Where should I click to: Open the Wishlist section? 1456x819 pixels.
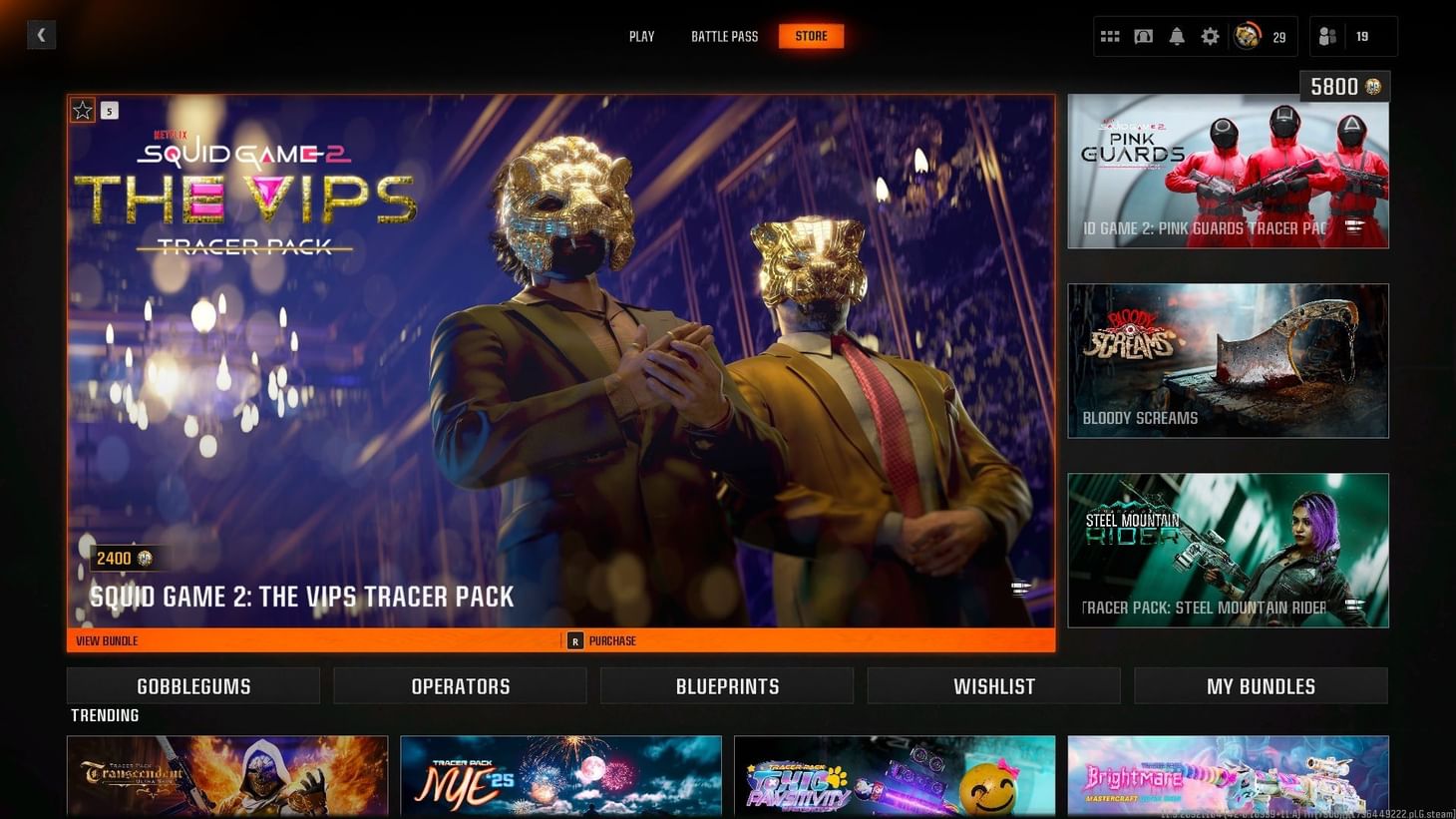993,685
